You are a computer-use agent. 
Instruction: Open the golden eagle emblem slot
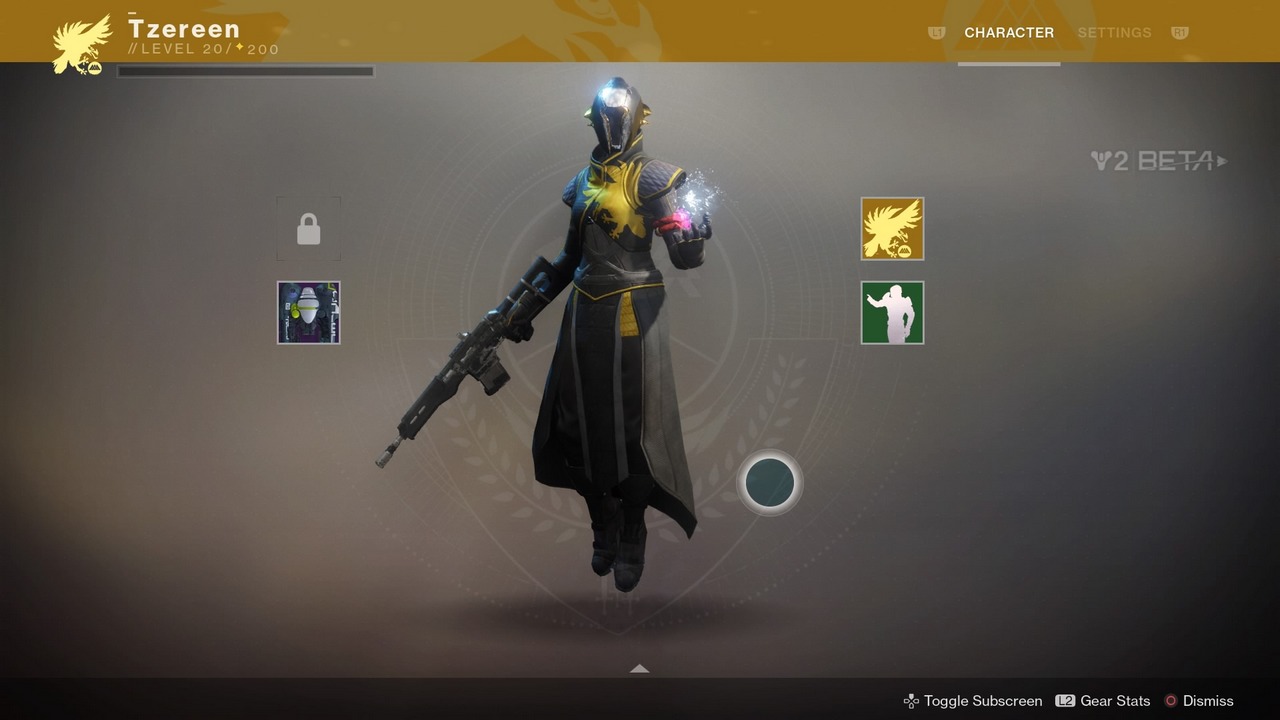[892, 229]
